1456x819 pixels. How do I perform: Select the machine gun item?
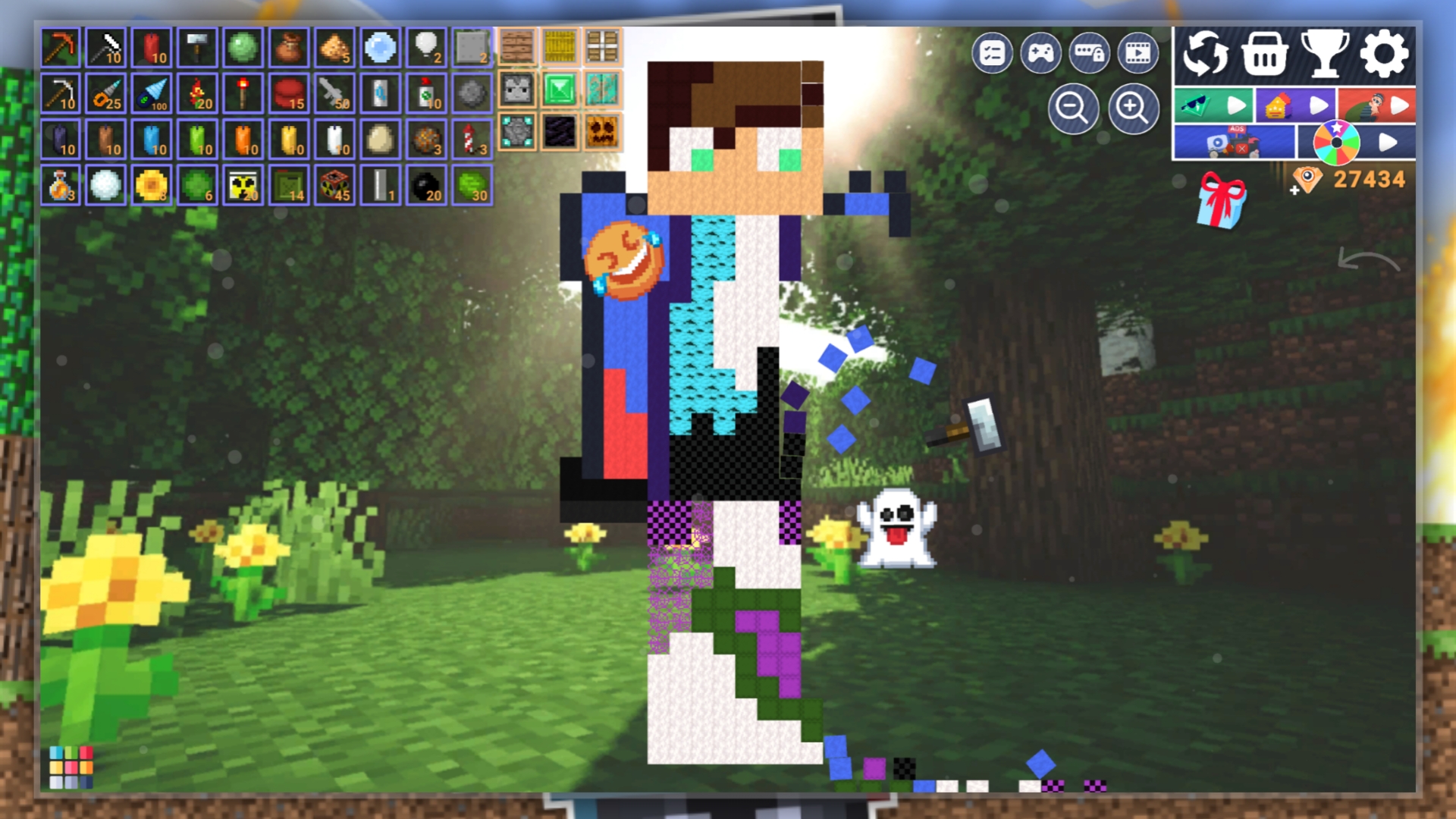(x=334, y=93)
